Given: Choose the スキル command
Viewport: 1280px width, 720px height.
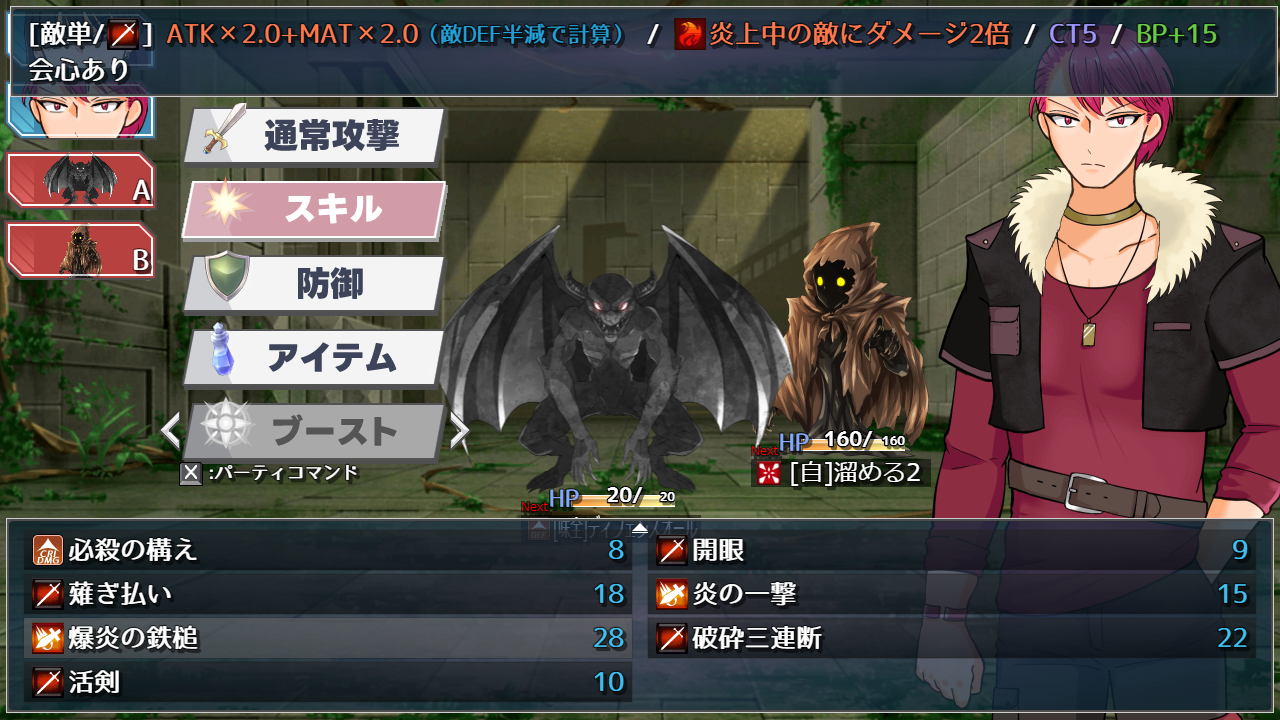Looking at the screenshot, I should click(315, 209).
